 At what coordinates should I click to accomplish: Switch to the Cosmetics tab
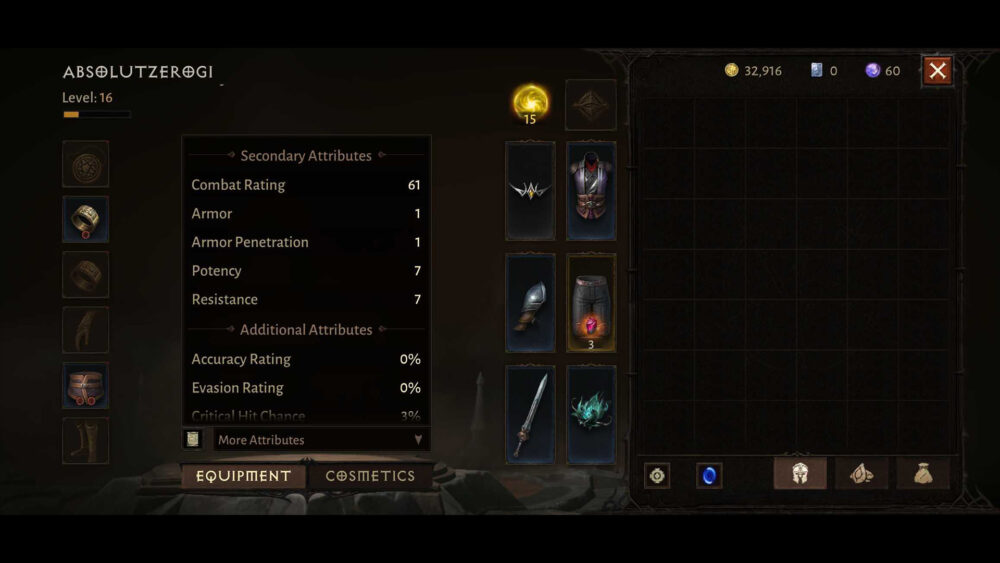click(370, 476)
